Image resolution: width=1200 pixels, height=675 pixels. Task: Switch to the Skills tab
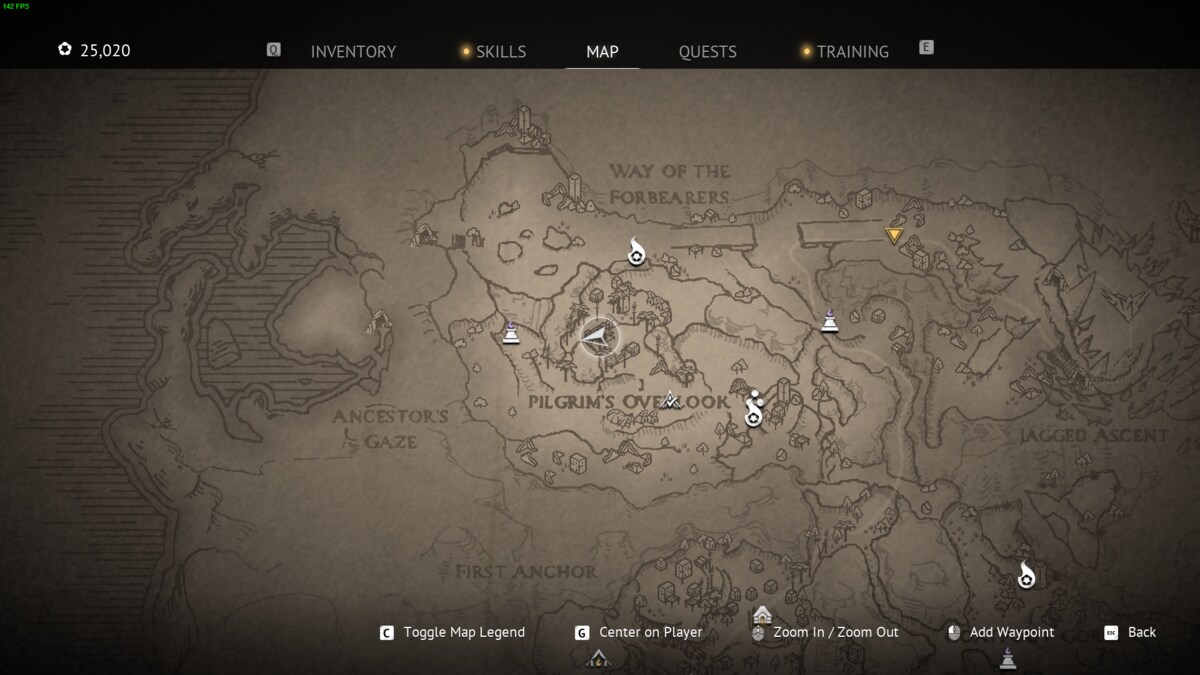coord(500,52)
